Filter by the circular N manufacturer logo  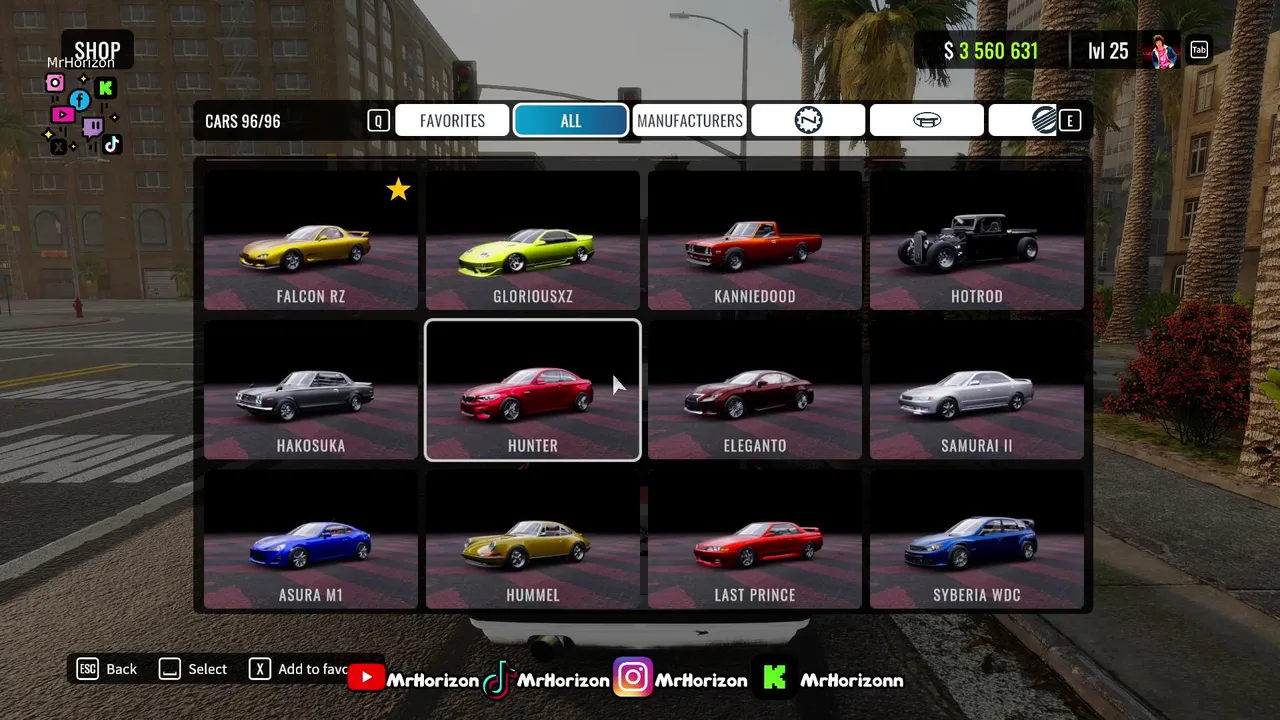point(808,121)
